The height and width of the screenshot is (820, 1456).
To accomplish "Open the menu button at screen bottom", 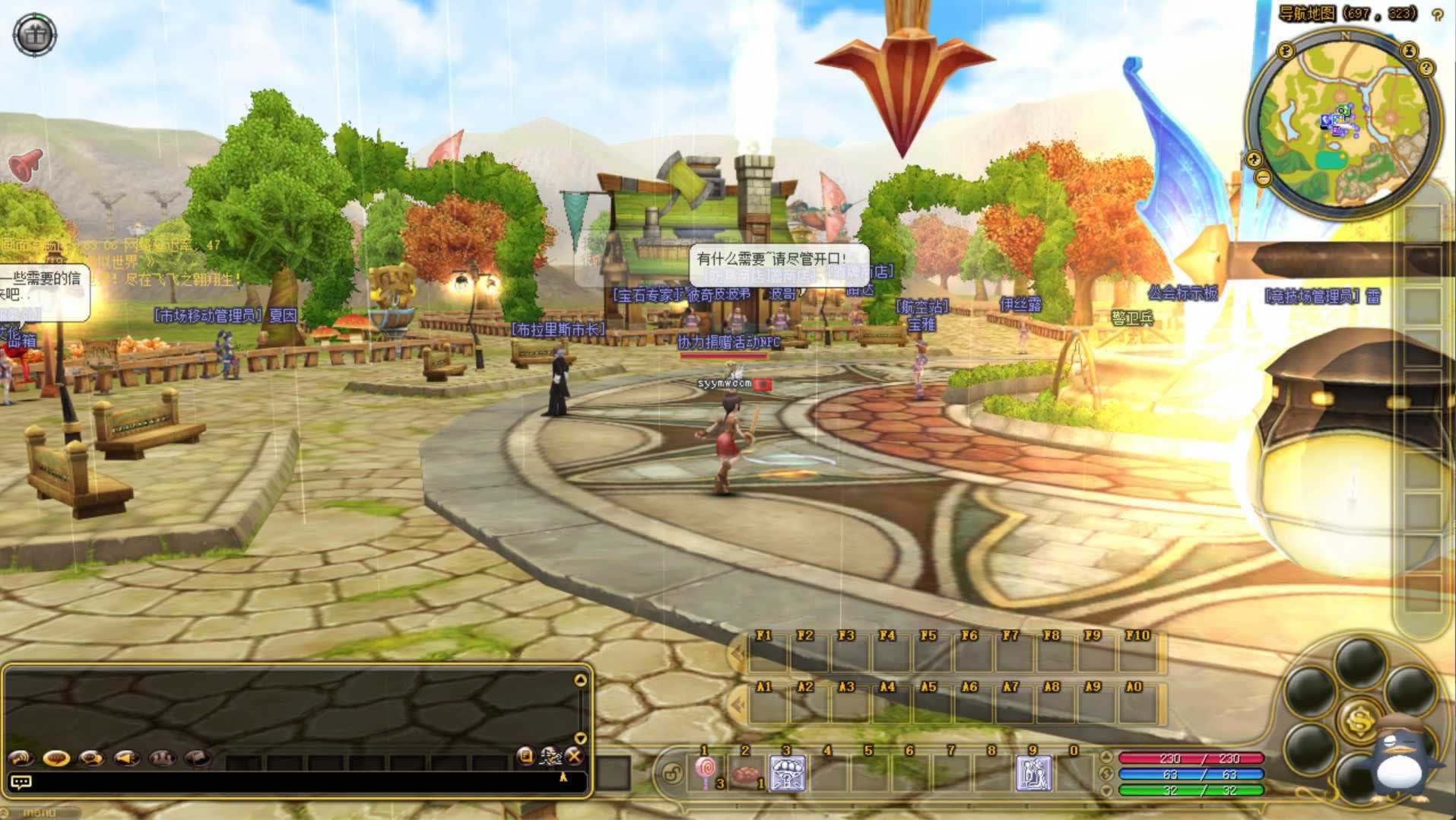I will click(x=40, y=813).
